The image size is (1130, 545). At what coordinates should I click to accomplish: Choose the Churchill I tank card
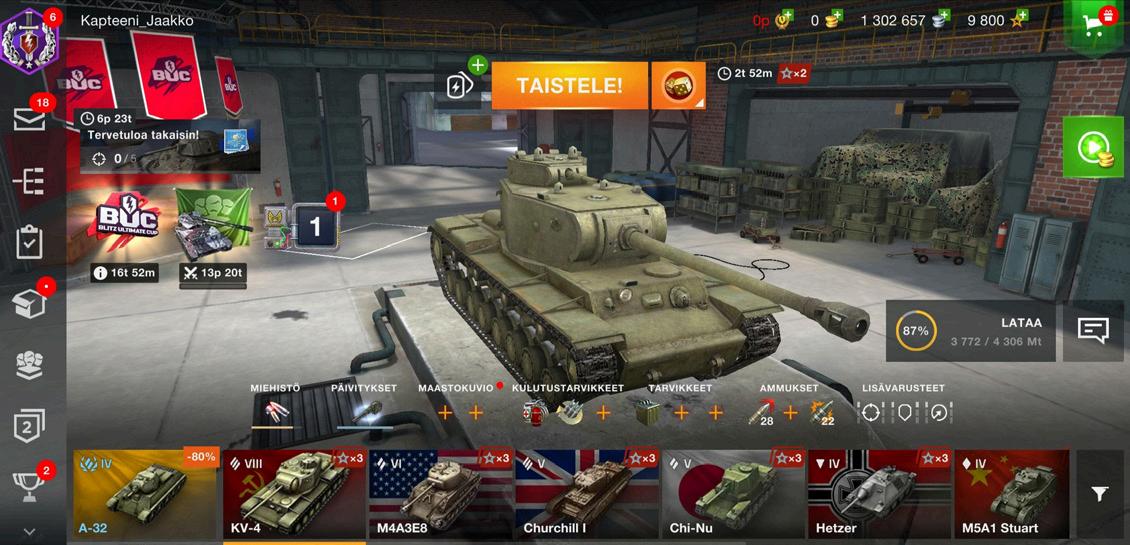click(x=587, y=494)
